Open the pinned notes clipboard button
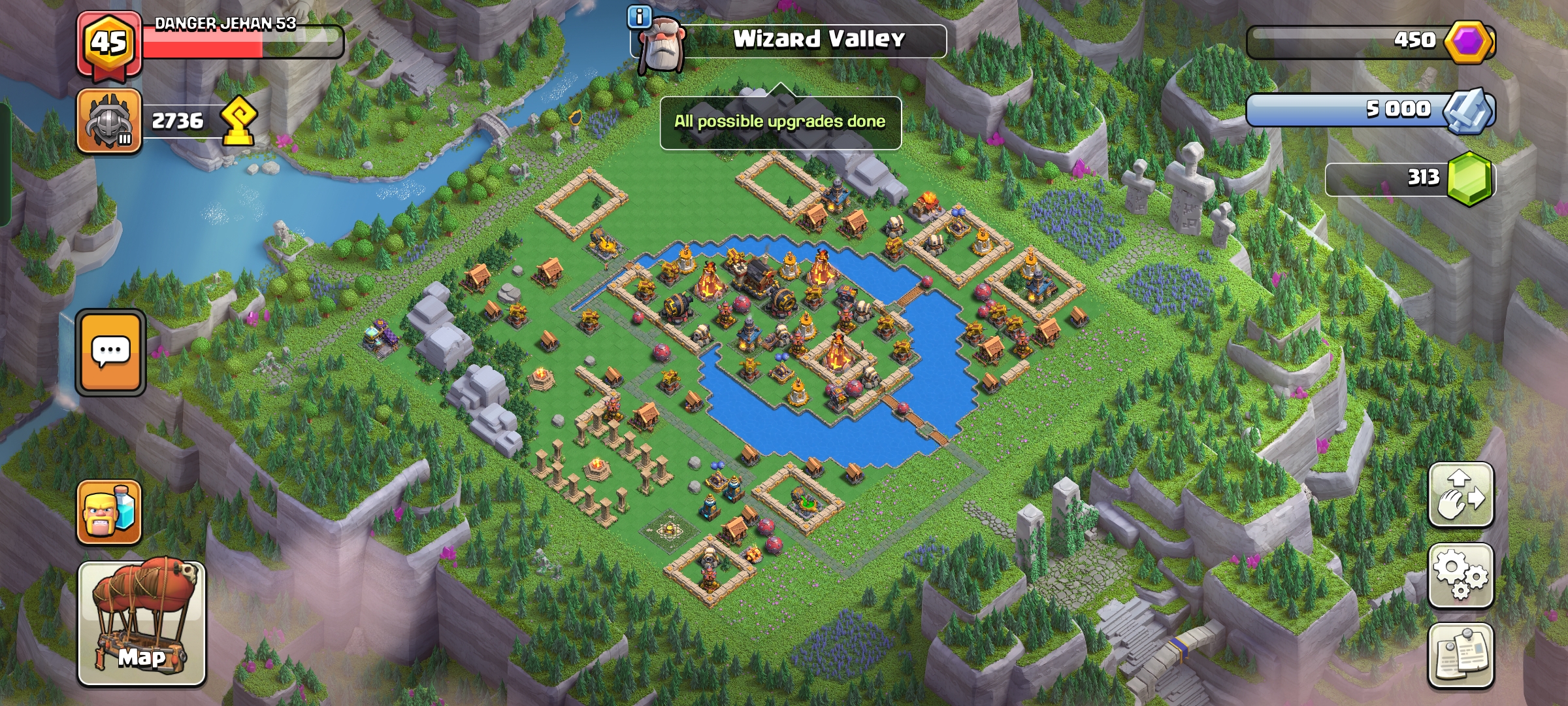Image resolution: width=1568 pixels, height=706 pixels. (x=1461, y=656)
